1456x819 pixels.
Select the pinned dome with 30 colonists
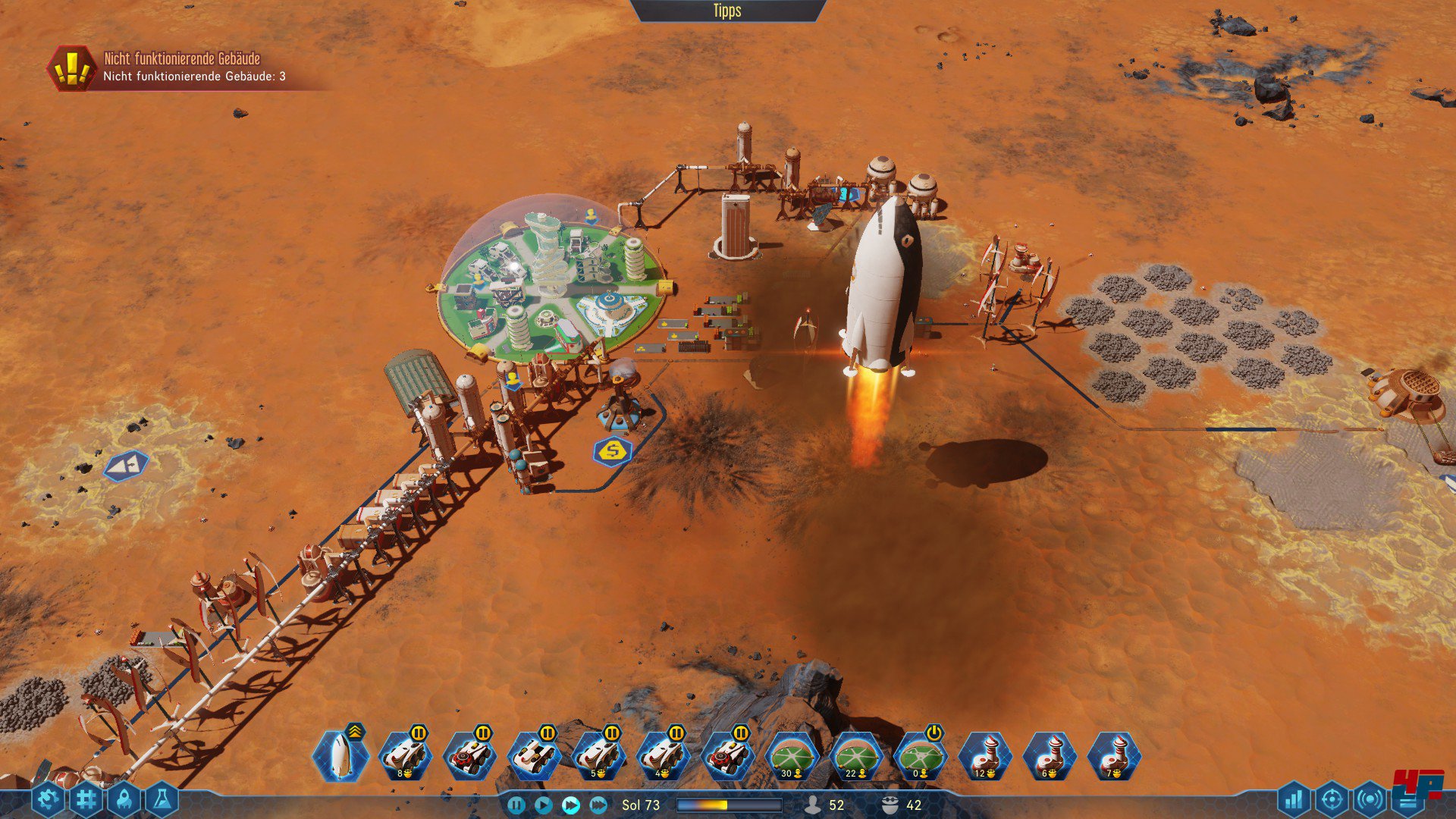(792, 755)
